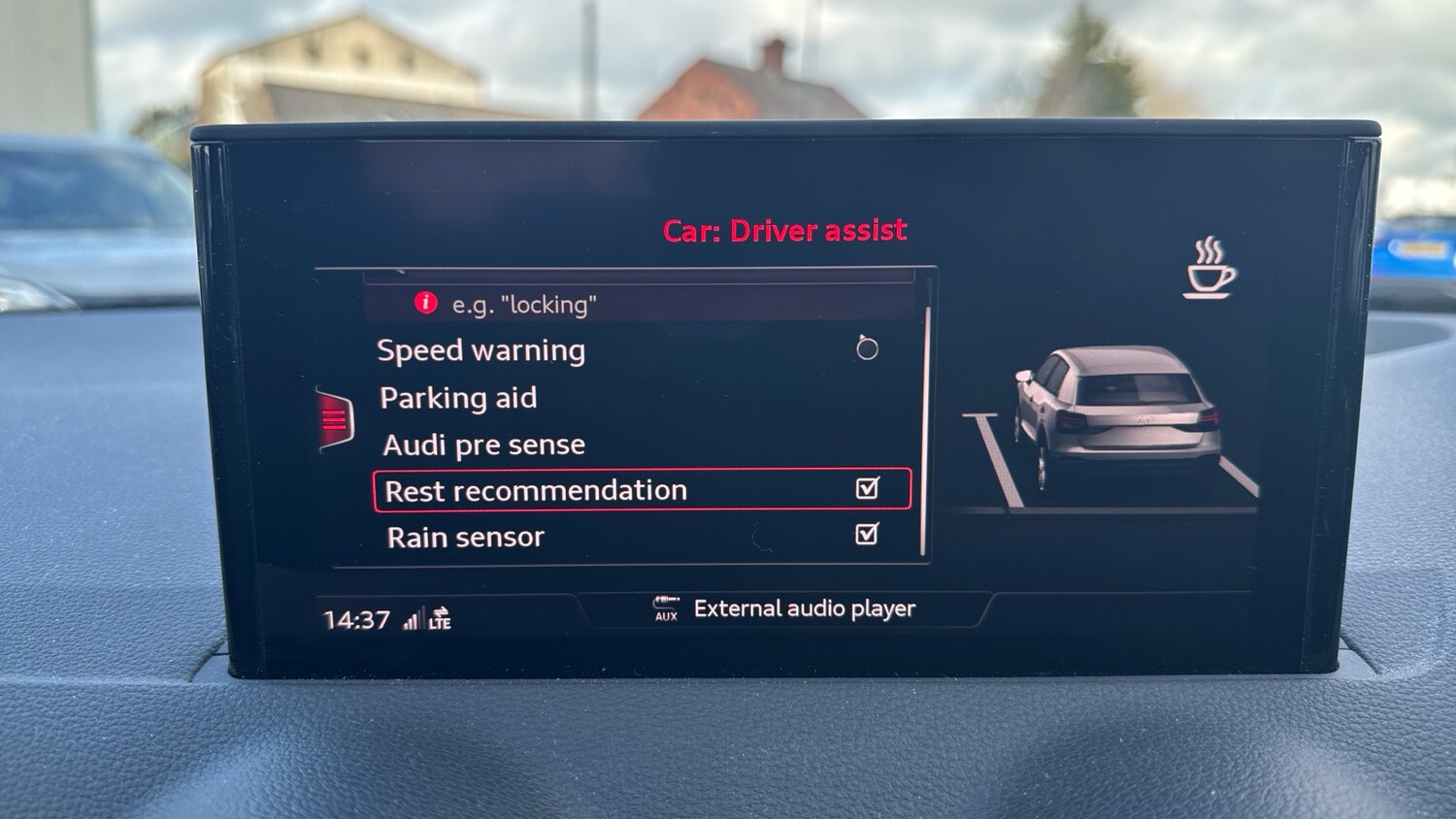Select the External audio player bar
Screen dimensions: 1456x819
[786, 609]
